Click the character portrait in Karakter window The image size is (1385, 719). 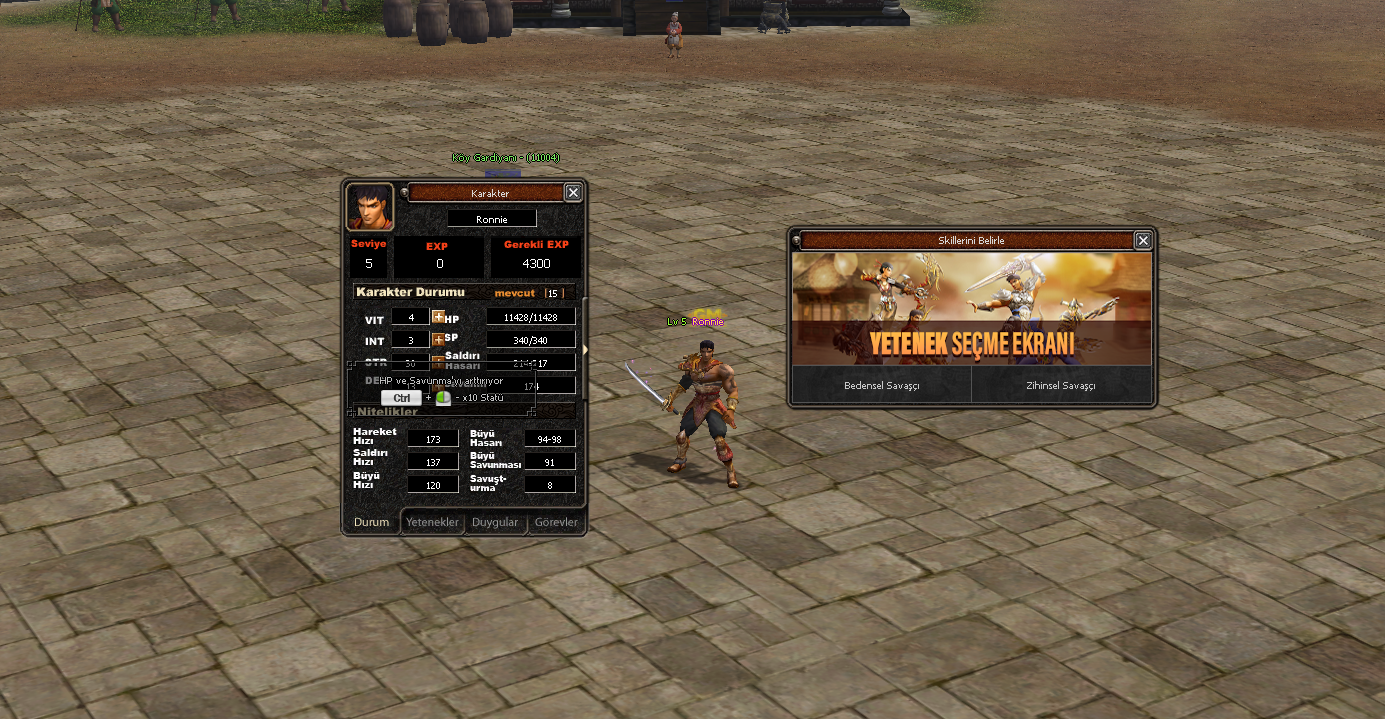(369, 207)
